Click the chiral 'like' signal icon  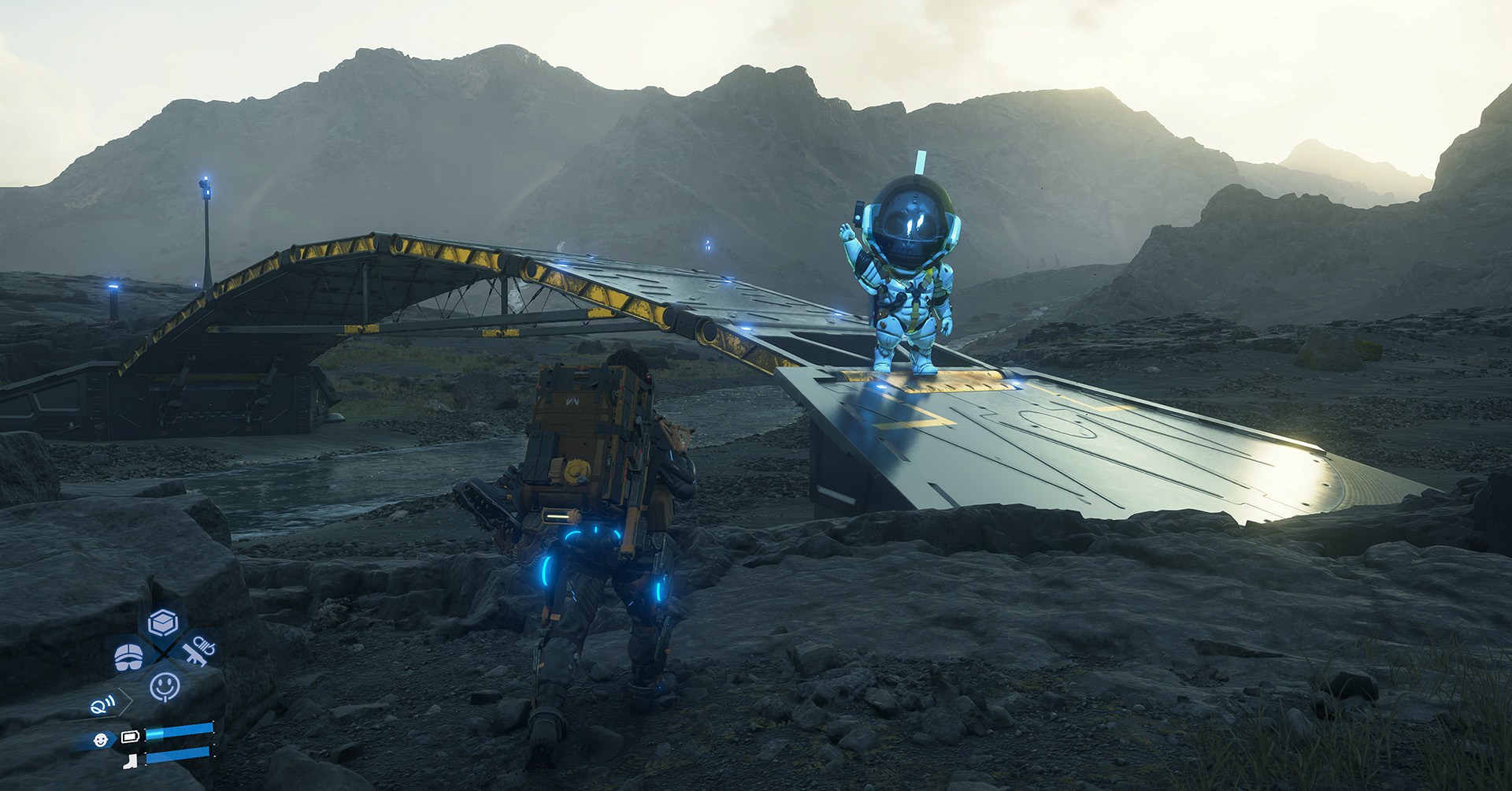point(102,704)
